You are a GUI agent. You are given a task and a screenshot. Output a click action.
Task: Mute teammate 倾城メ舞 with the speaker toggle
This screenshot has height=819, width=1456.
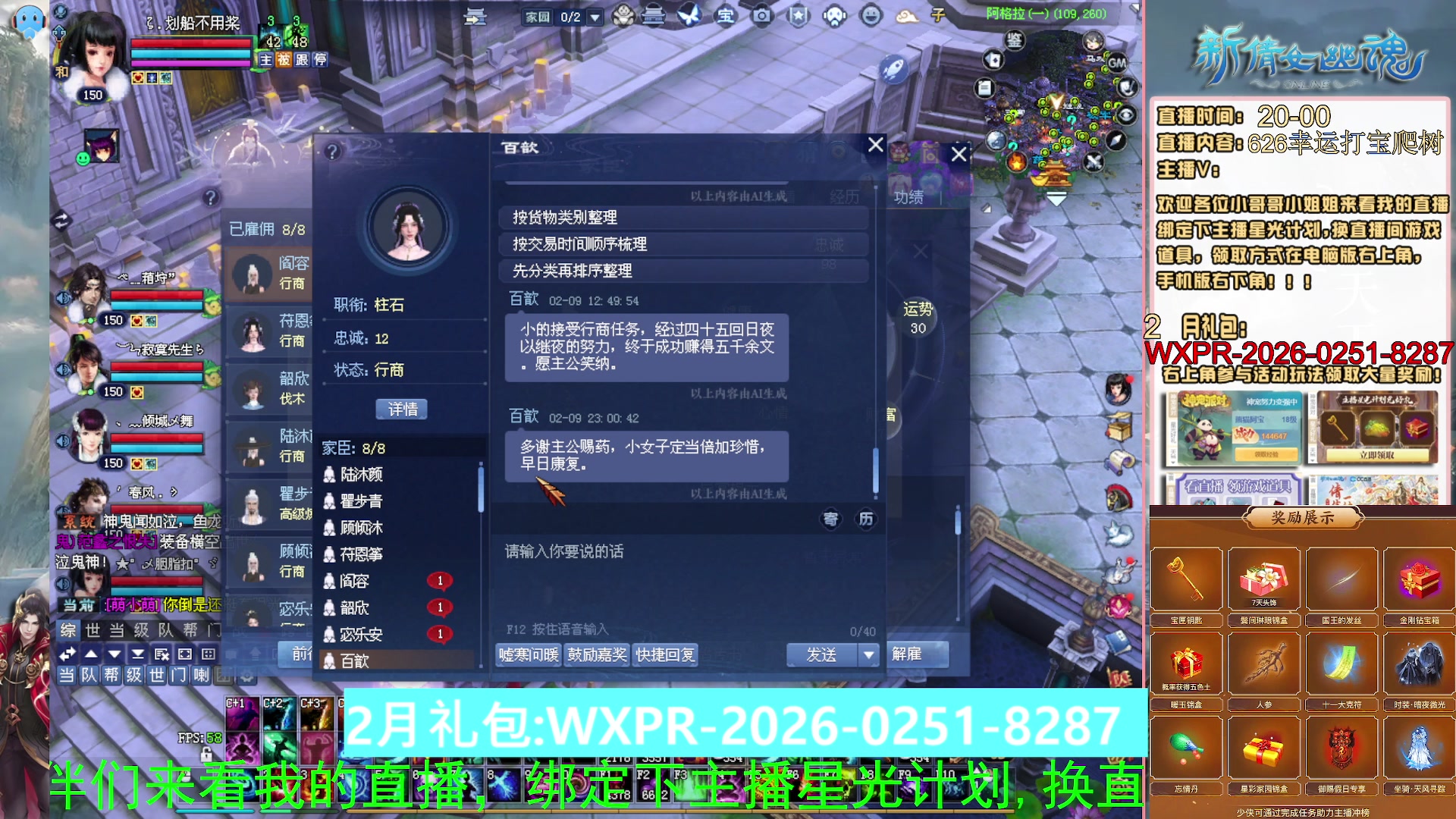tap(62, 441)
